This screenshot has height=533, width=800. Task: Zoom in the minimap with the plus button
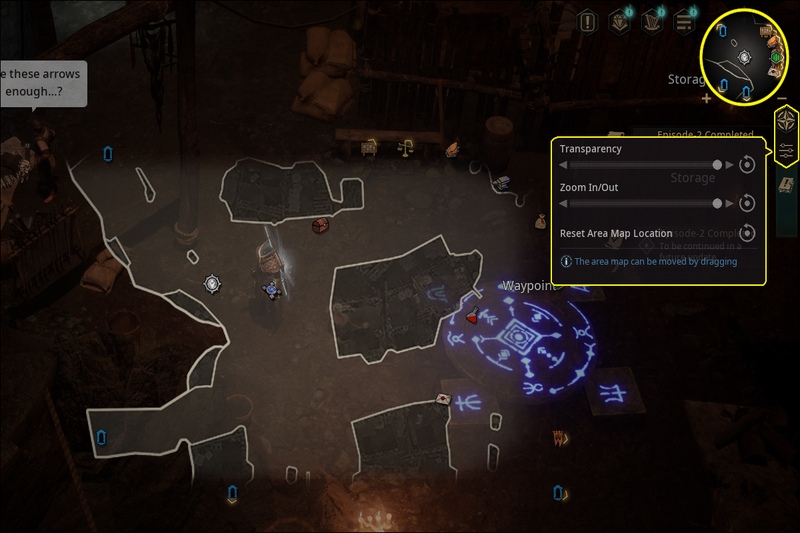point(707,98)
